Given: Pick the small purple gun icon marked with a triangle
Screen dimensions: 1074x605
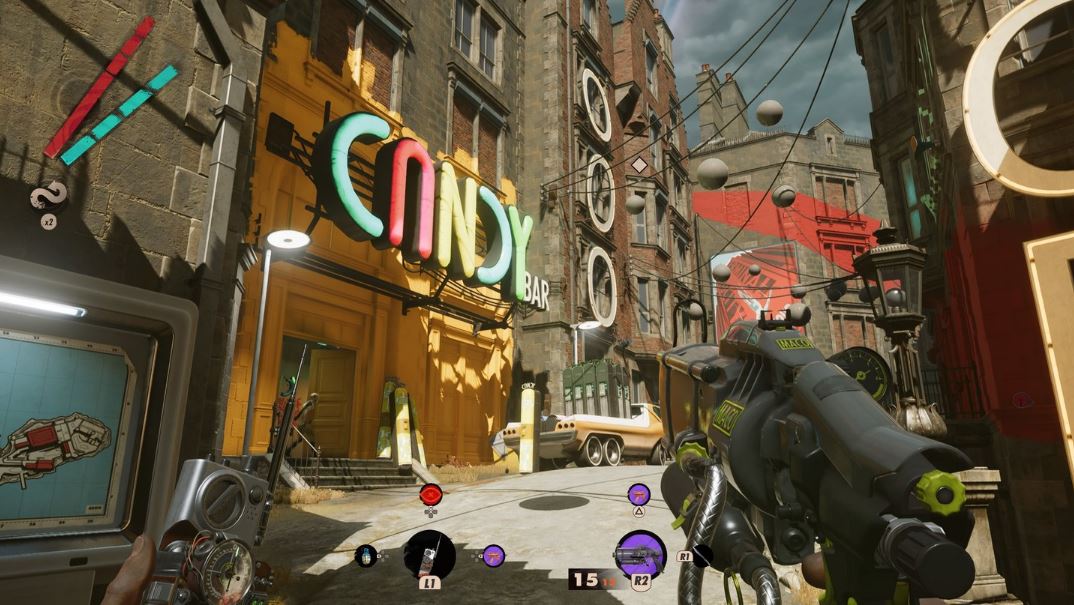Looking at the screenshot, I should pos(639,493).
